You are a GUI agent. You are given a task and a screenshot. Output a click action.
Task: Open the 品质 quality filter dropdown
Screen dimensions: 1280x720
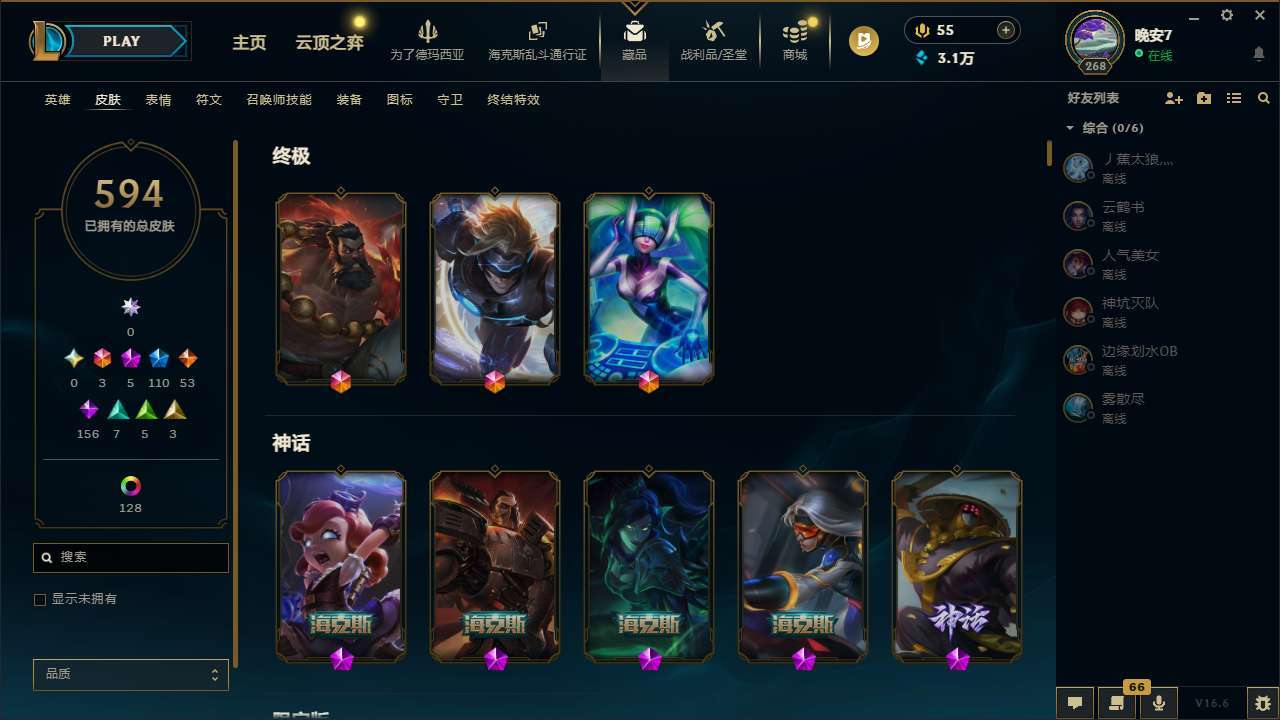[130, 674]
